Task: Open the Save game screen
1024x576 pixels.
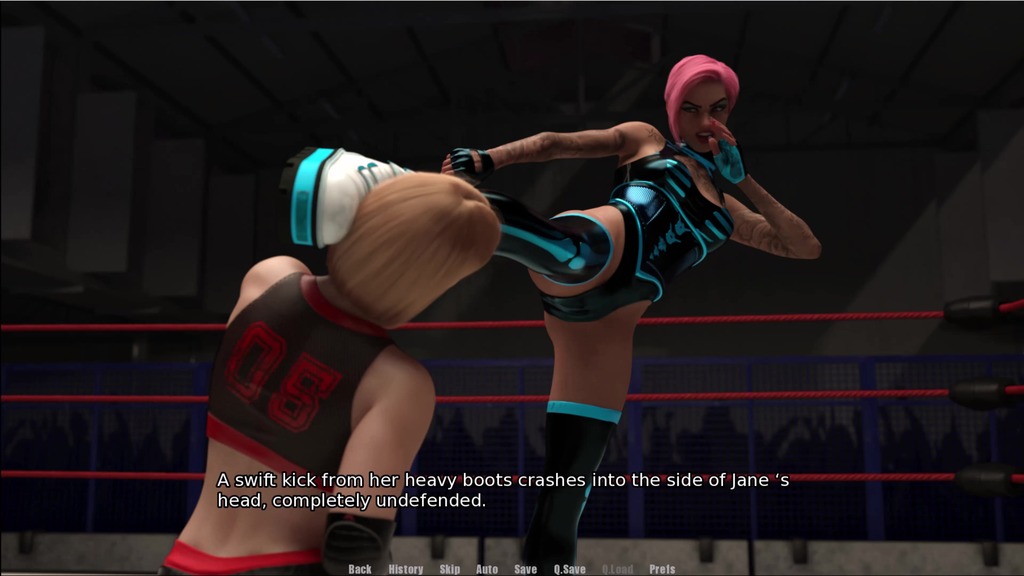Action: pos(526,569)
